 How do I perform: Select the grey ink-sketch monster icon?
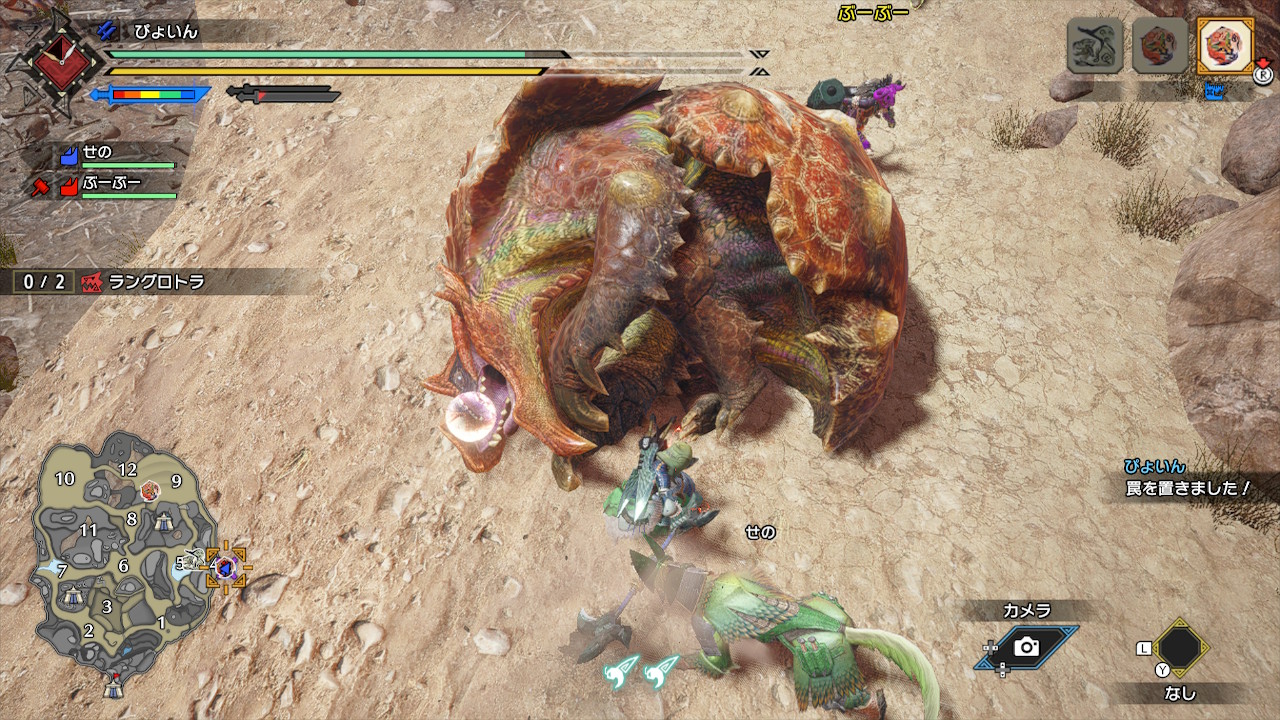tap(1094, 45)
